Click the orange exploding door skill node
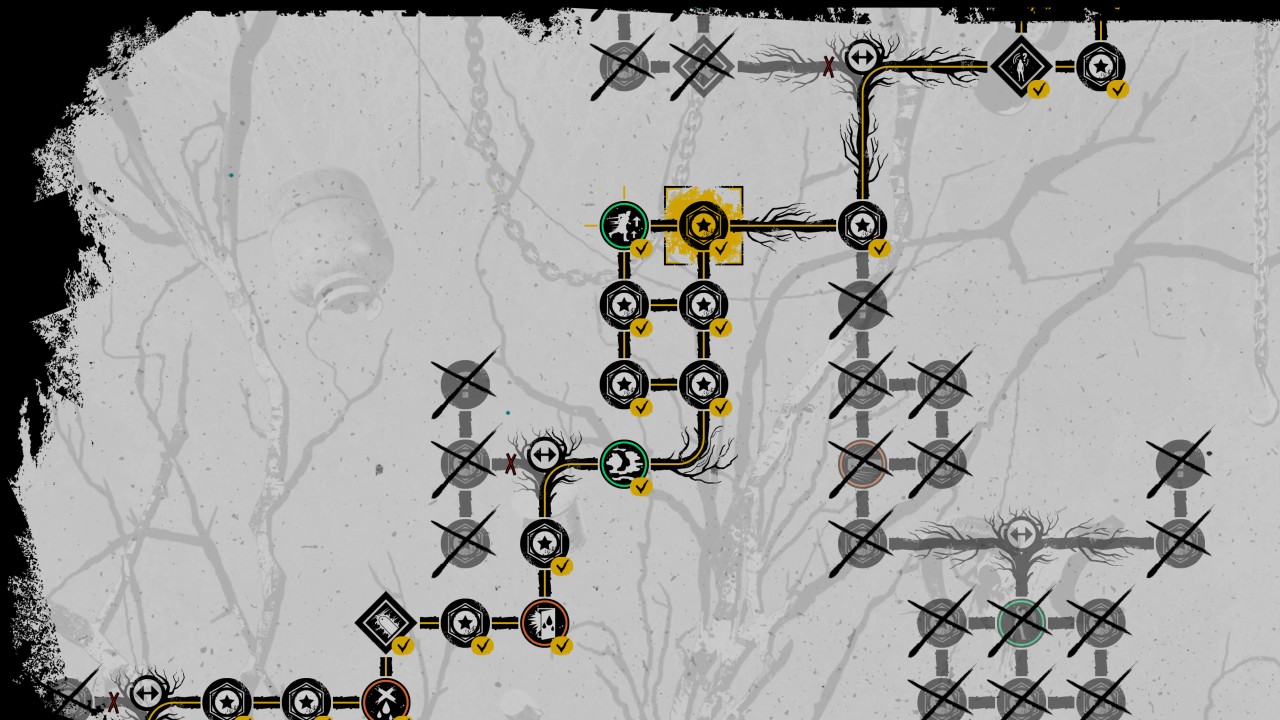 coord(546,621)
